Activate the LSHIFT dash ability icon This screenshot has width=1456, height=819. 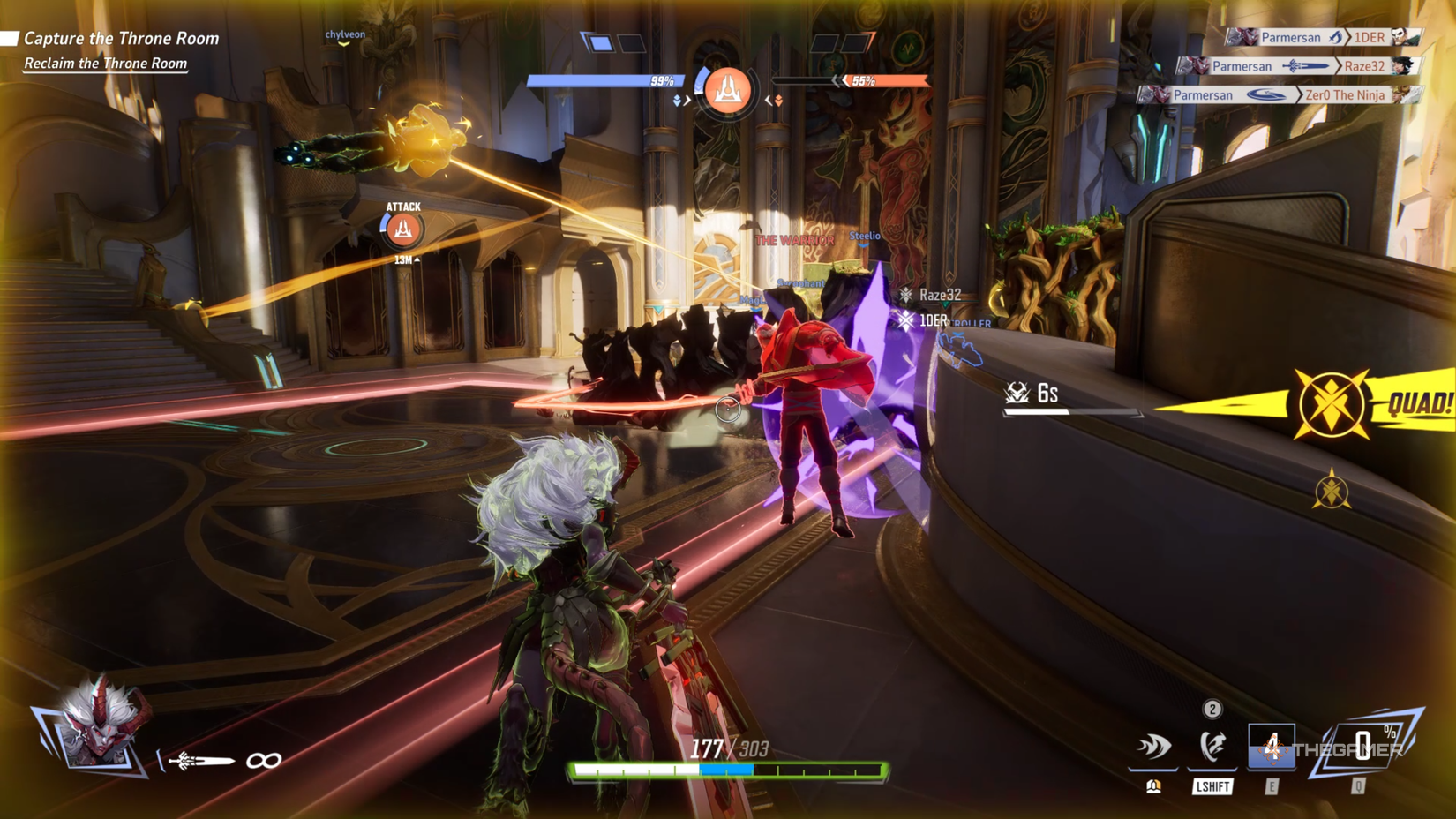click(x=1212, y=745)
